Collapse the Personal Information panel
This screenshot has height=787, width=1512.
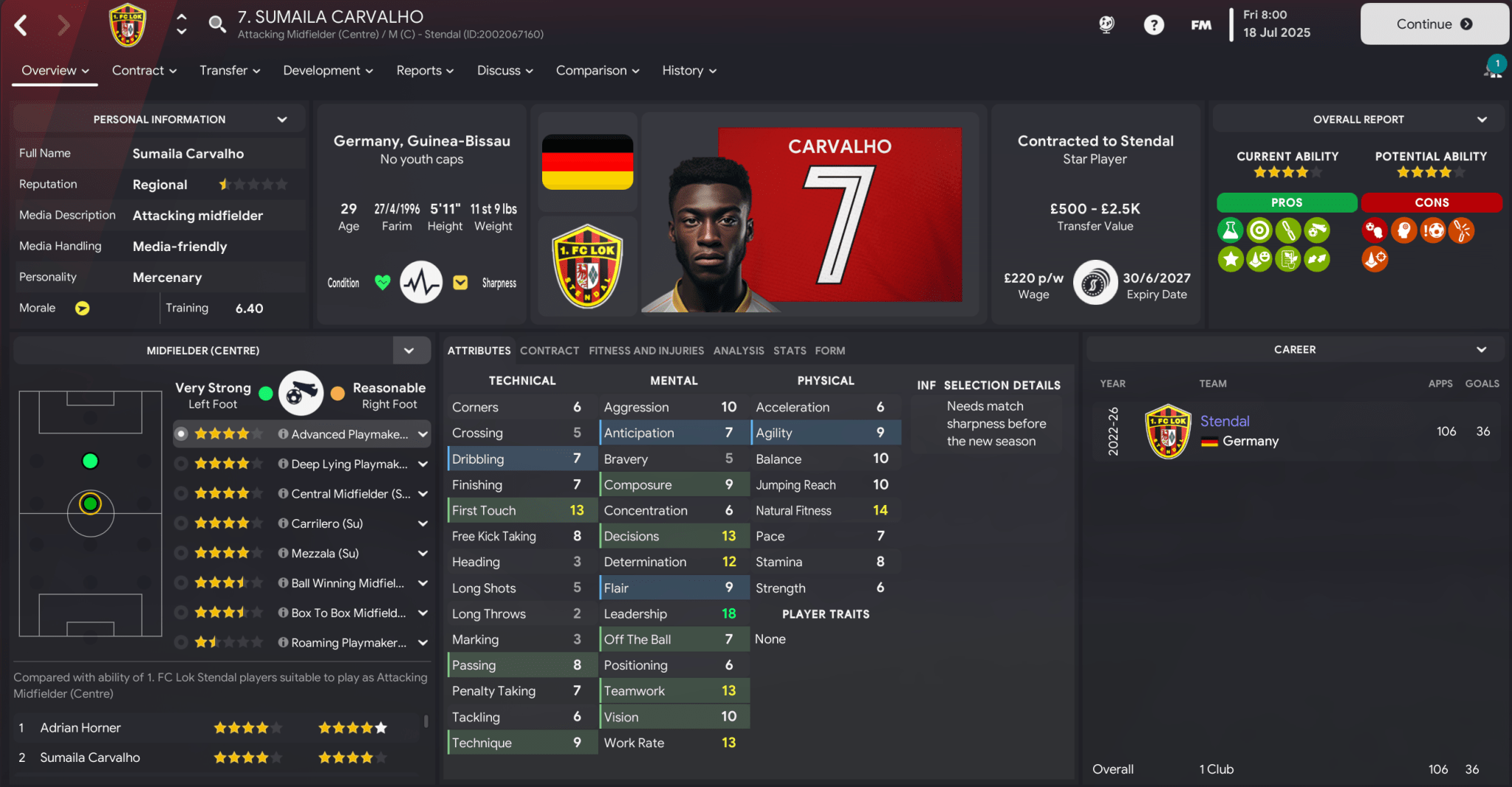coord(284,118)
